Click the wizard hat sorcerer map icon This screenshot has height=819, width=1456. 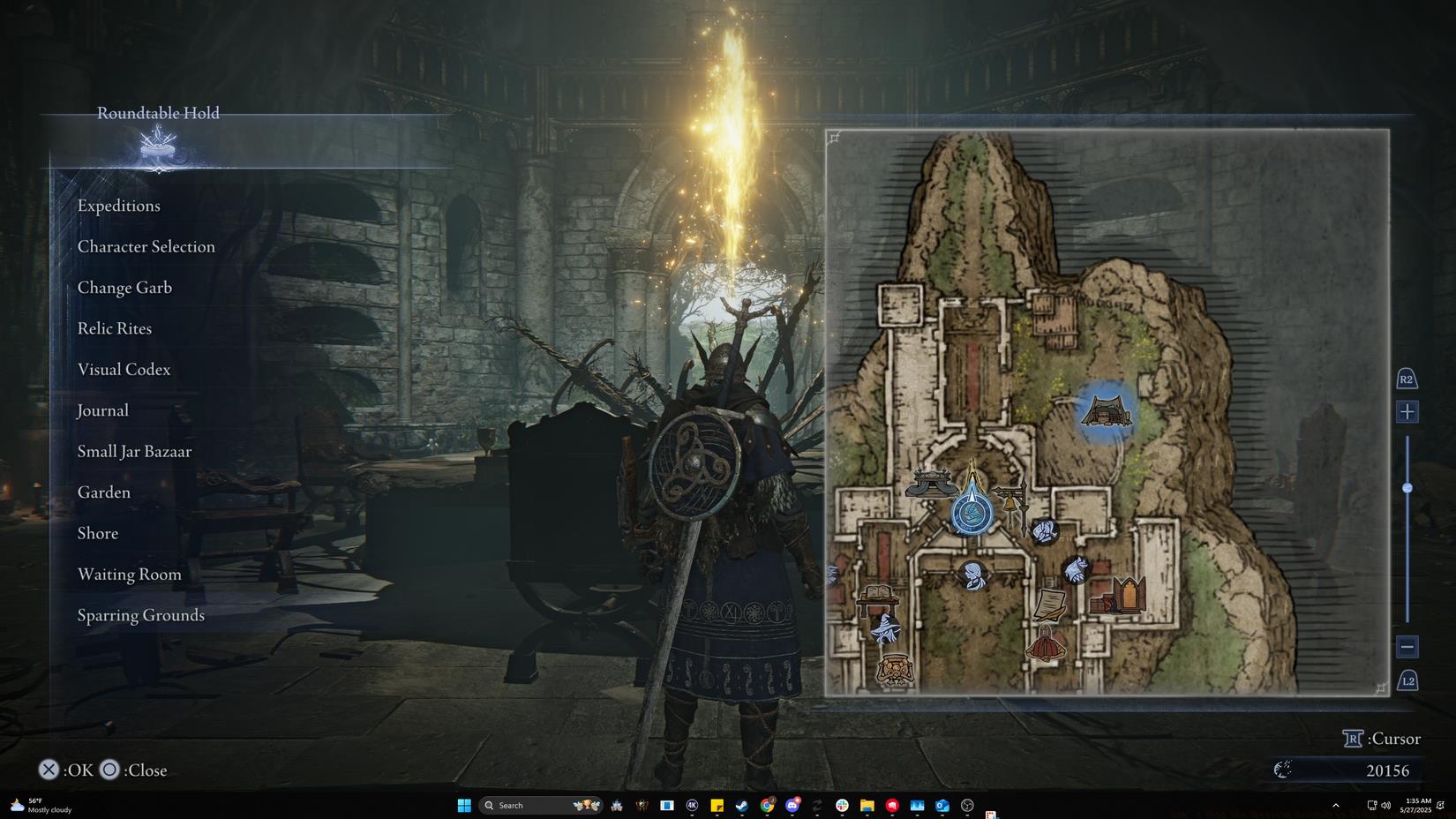point(884,629)
